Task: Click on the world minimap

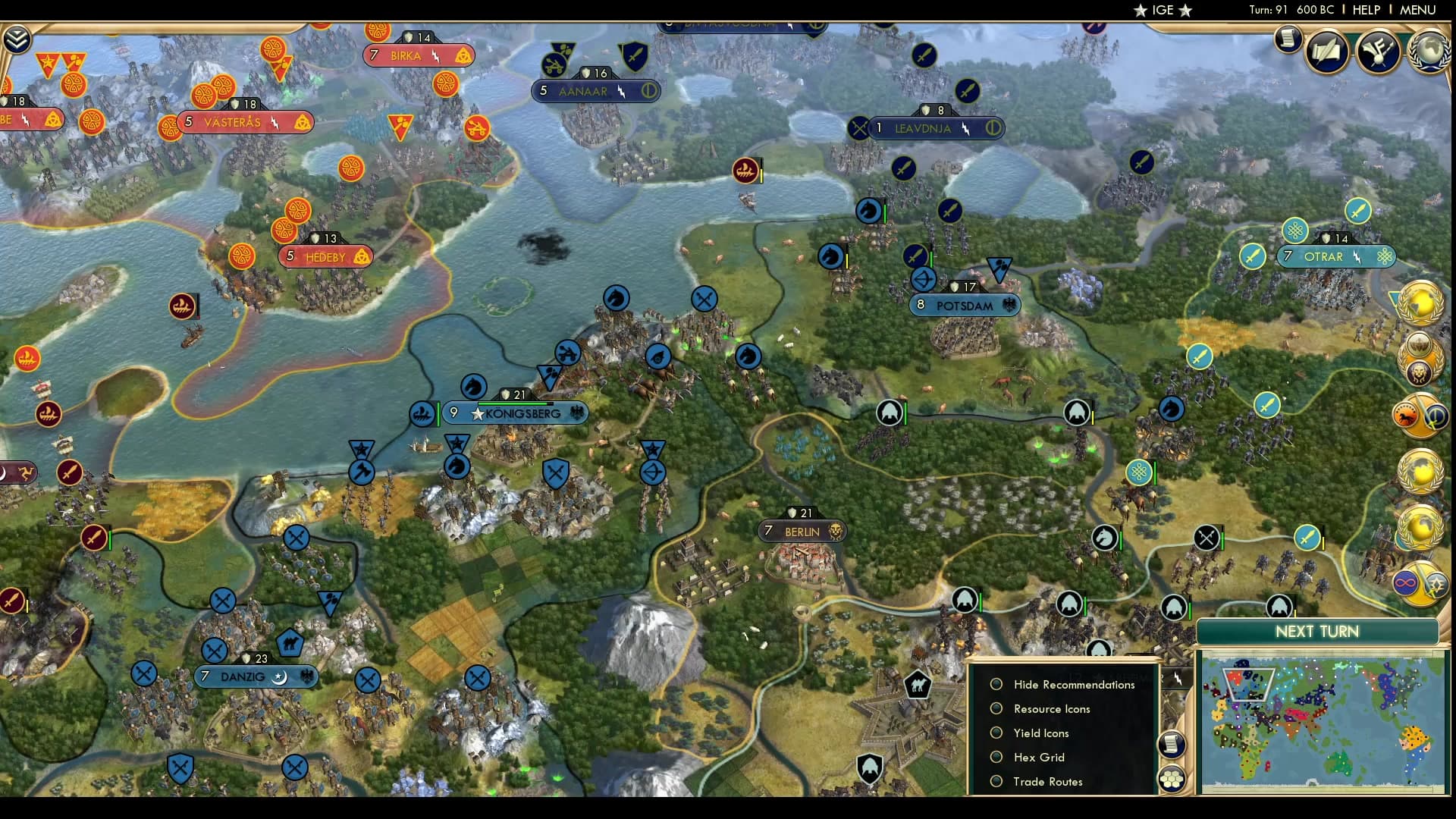Action: point(1322,724)
